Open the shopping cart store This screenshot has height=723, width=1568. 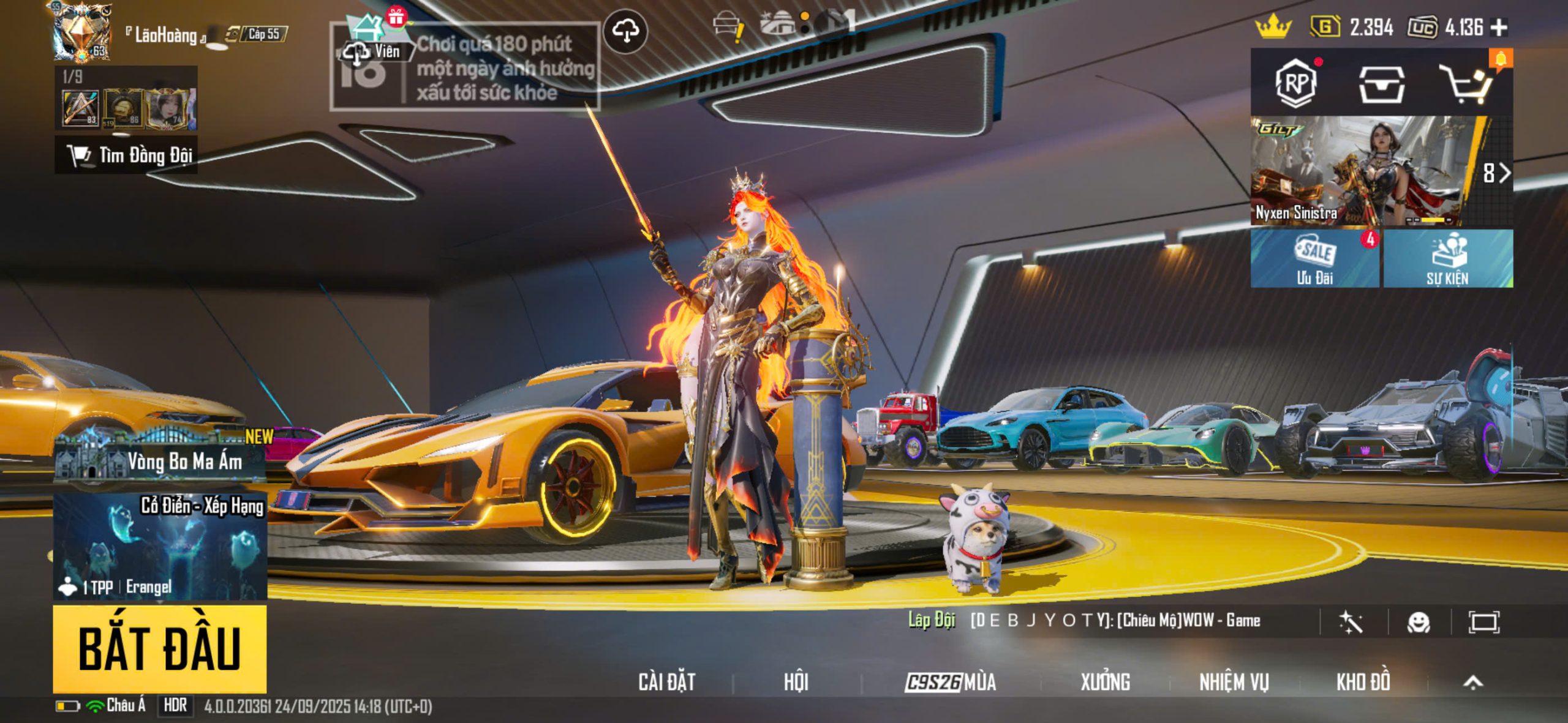click(1465, 84)
